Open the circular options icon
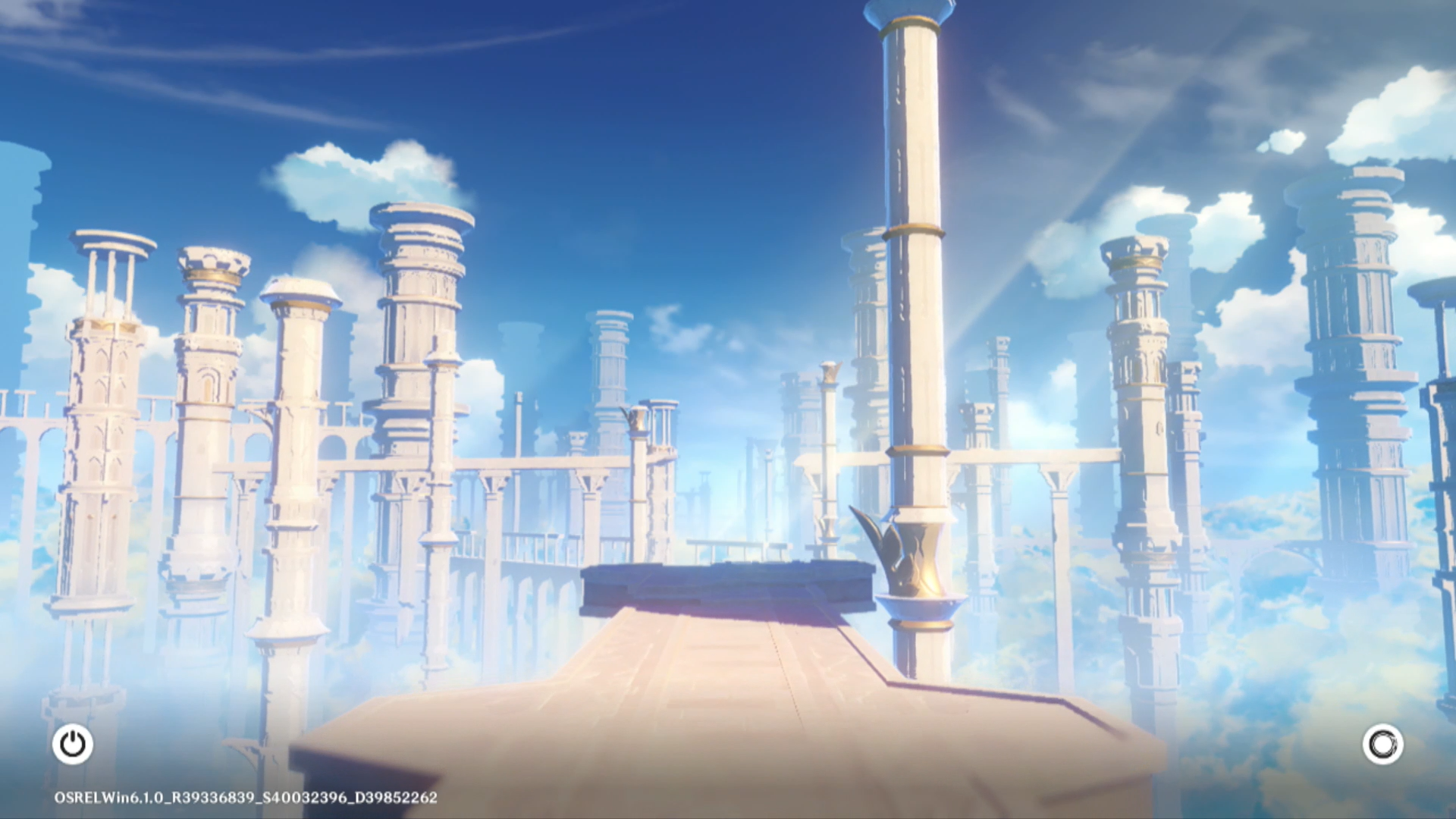This screenshot has width=1456, height=819. coord(1382,744)
